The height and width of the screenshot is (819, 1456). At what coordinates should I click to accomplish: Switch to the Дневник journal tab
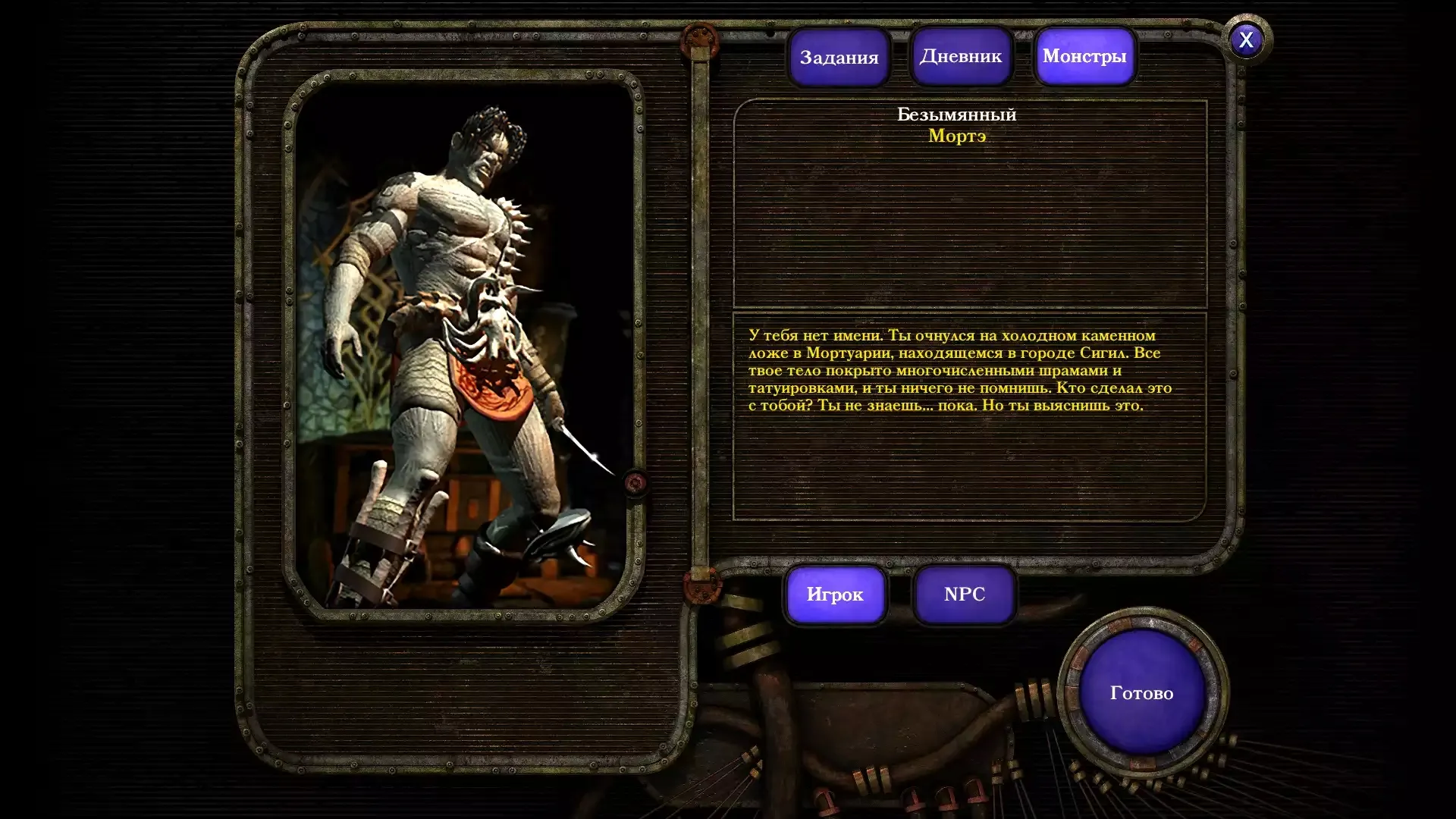961,56
